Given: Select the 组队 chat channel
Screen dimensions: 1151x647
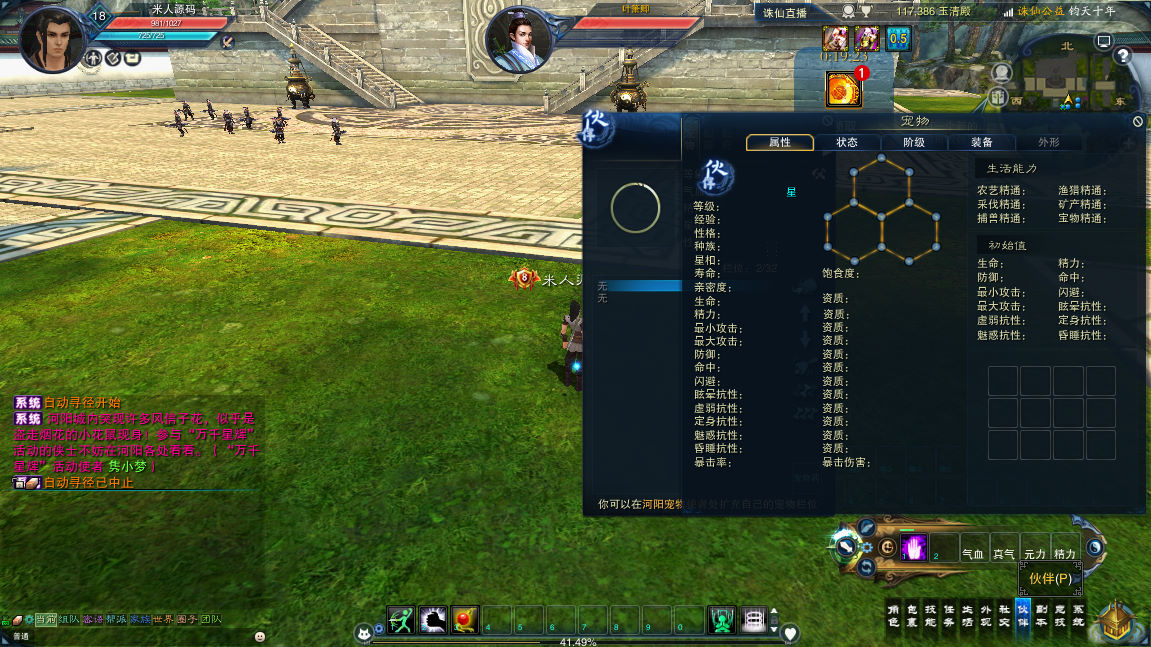Looking at the screenshot, I should pos(69,619).
